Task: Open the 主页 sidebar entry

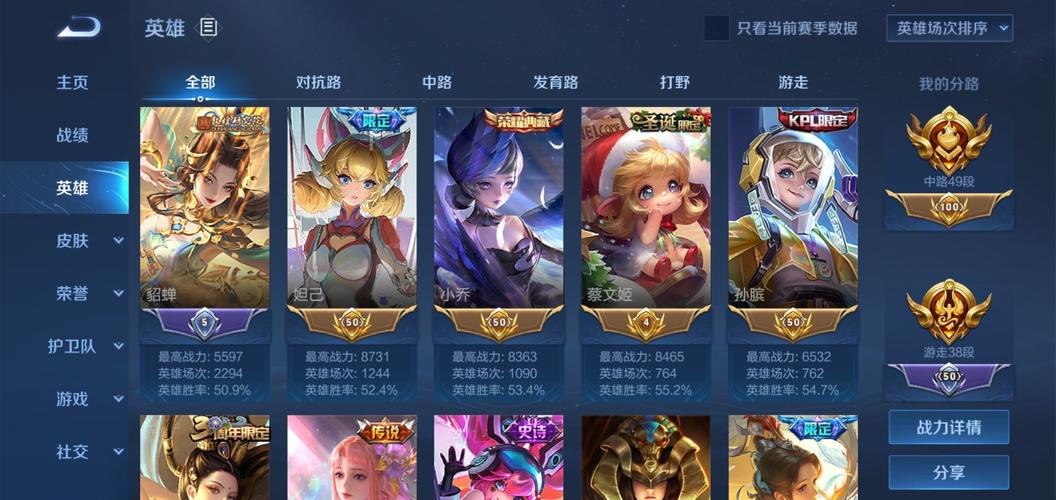Action: (72, 83)
